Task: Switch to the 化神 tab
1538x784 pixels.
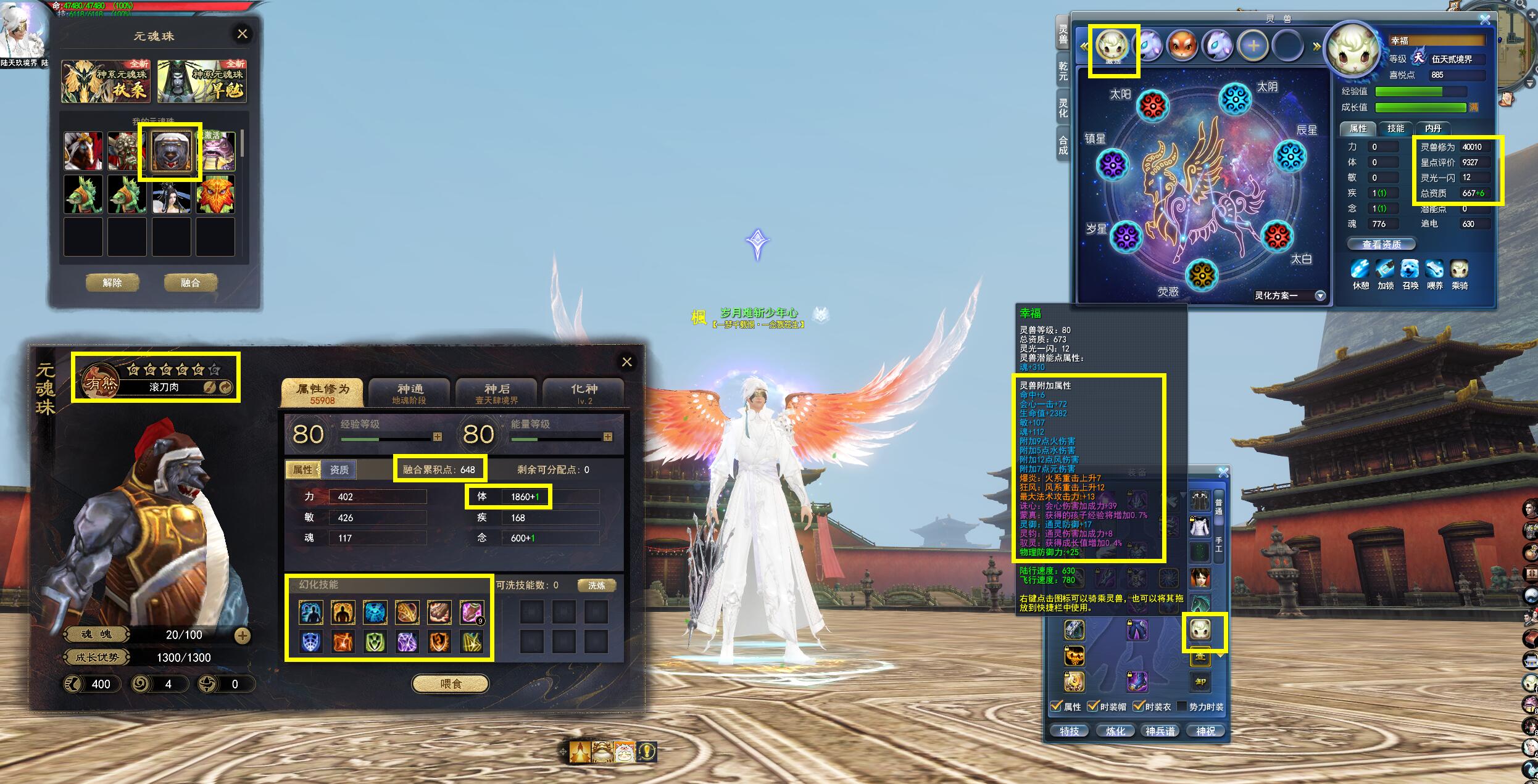Action: [584, 393]
